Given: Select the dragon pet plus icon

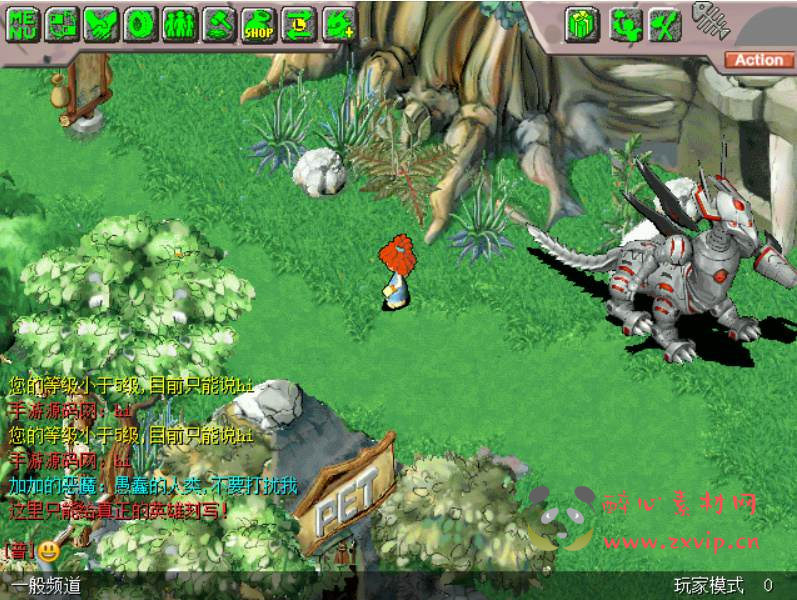Looking at the screenshot, I should pyautogui.click(x=338, y=24).
